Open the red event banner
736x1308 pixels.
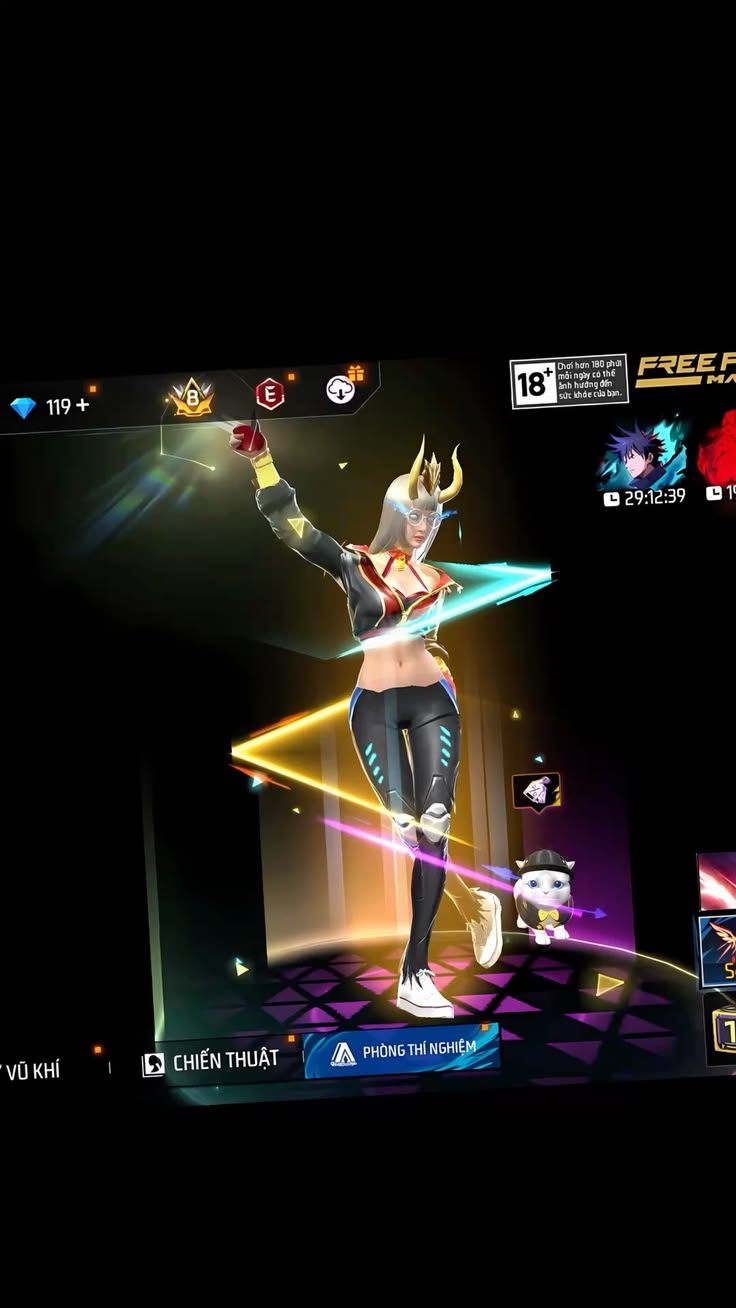click(718, 455)
